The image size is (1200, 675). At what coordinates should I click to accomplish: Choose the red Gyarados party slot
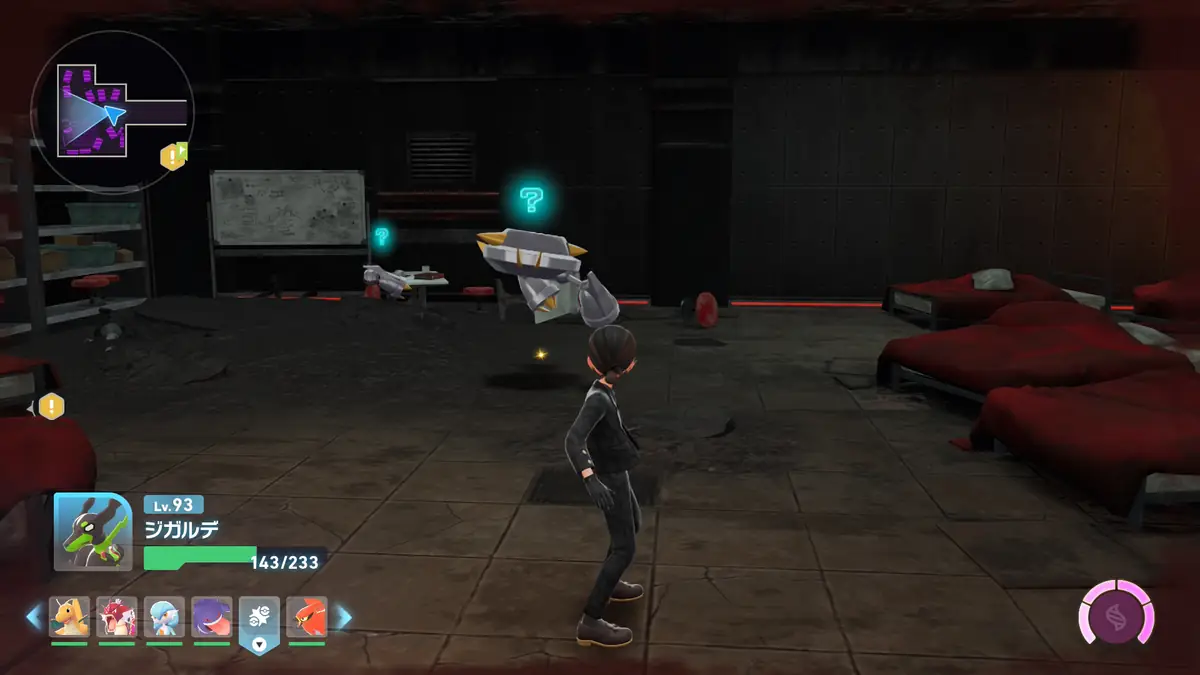click(117, 617)
